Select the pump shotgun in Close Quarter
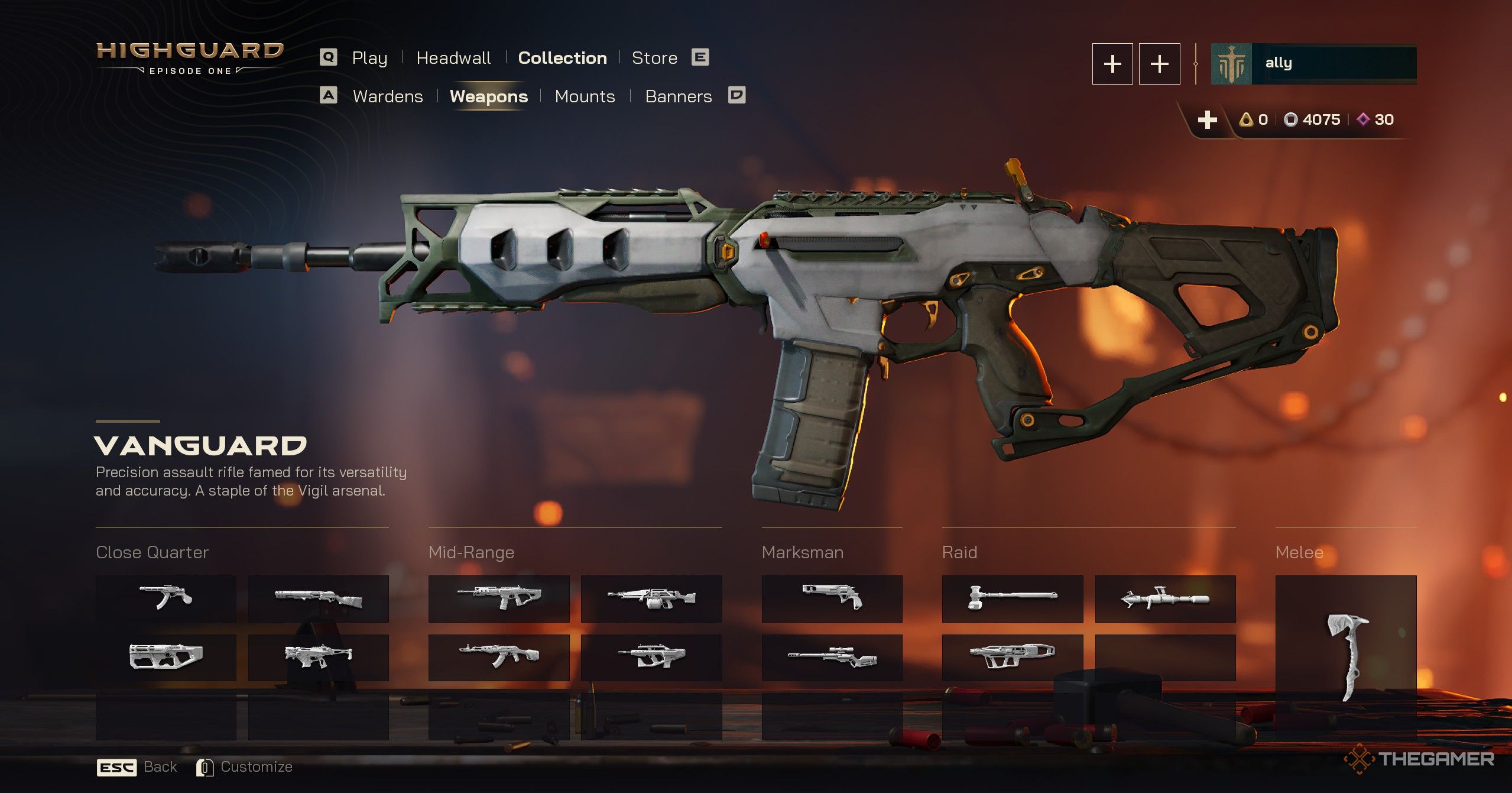The image size is (1512, 793). 318,598
